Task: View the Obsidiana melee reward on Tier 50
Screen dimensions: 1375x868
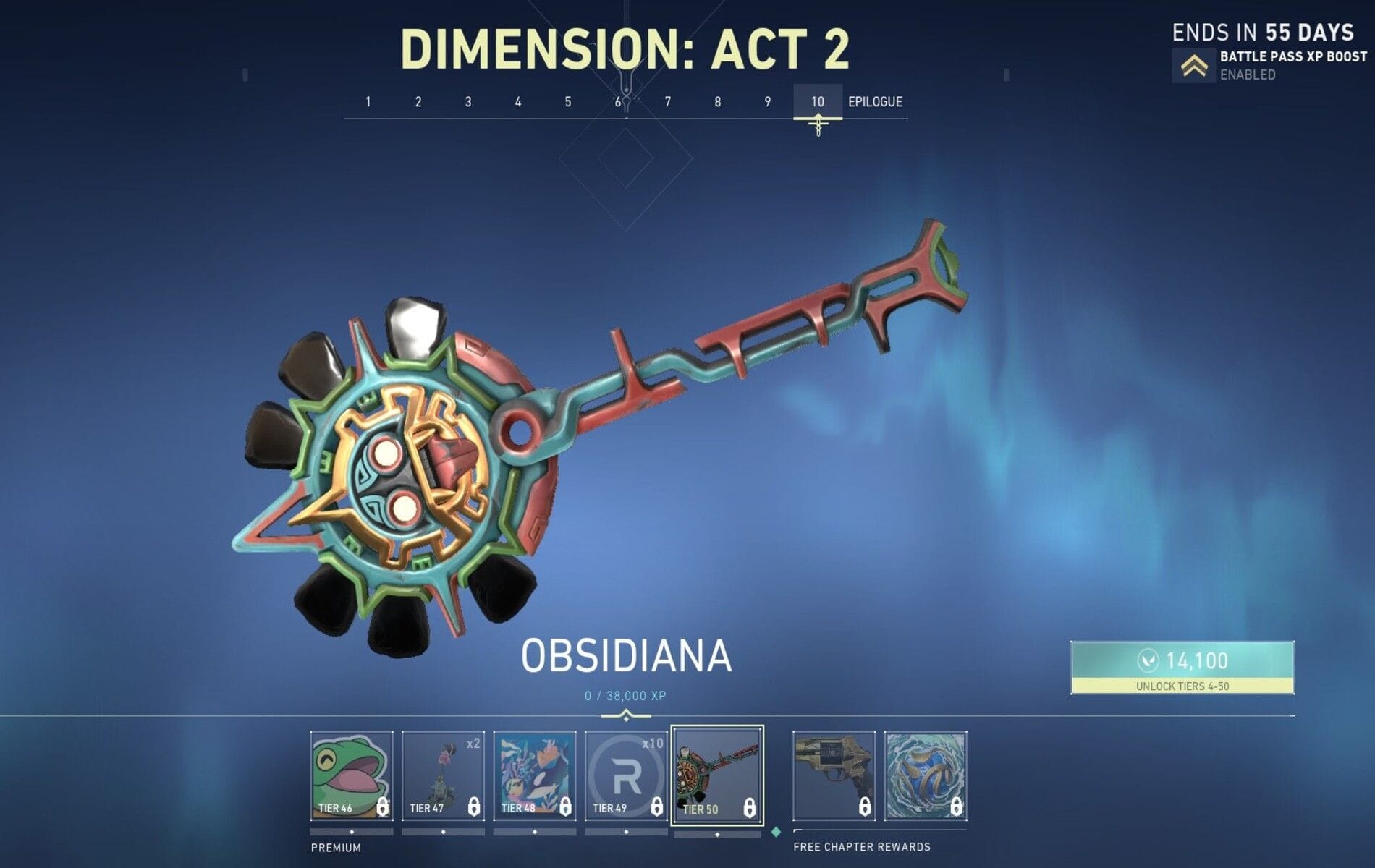Action: coord(717,774)
